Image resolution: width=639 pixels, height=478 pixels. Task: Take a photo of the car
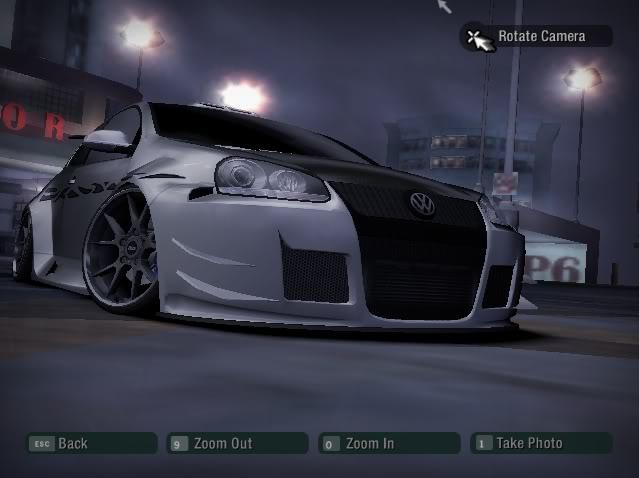pyautogui.click(x=540, y=443)
